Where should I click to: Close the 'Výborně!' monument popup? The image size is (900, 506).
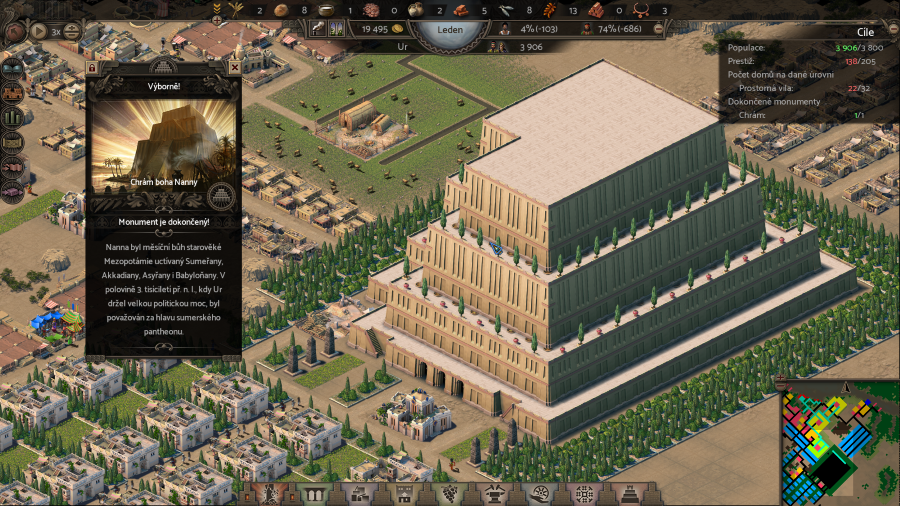[234, 68]
